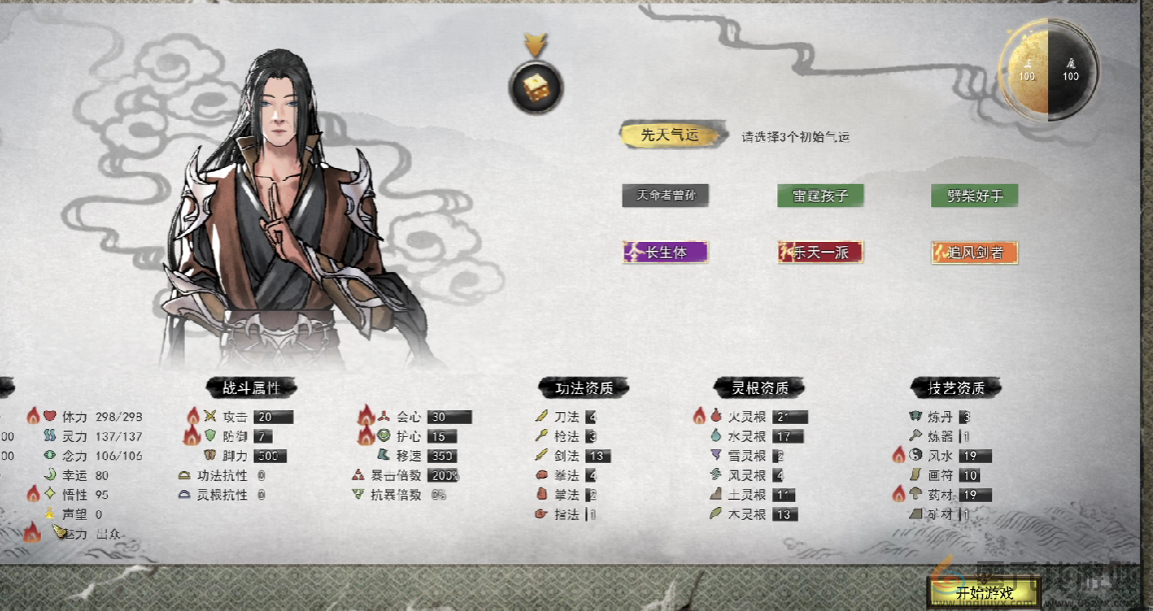This screenshot has height=611, width=1153.
Task: Pick the orange 追风剑者 trait
Action: (x=974, y=252)
